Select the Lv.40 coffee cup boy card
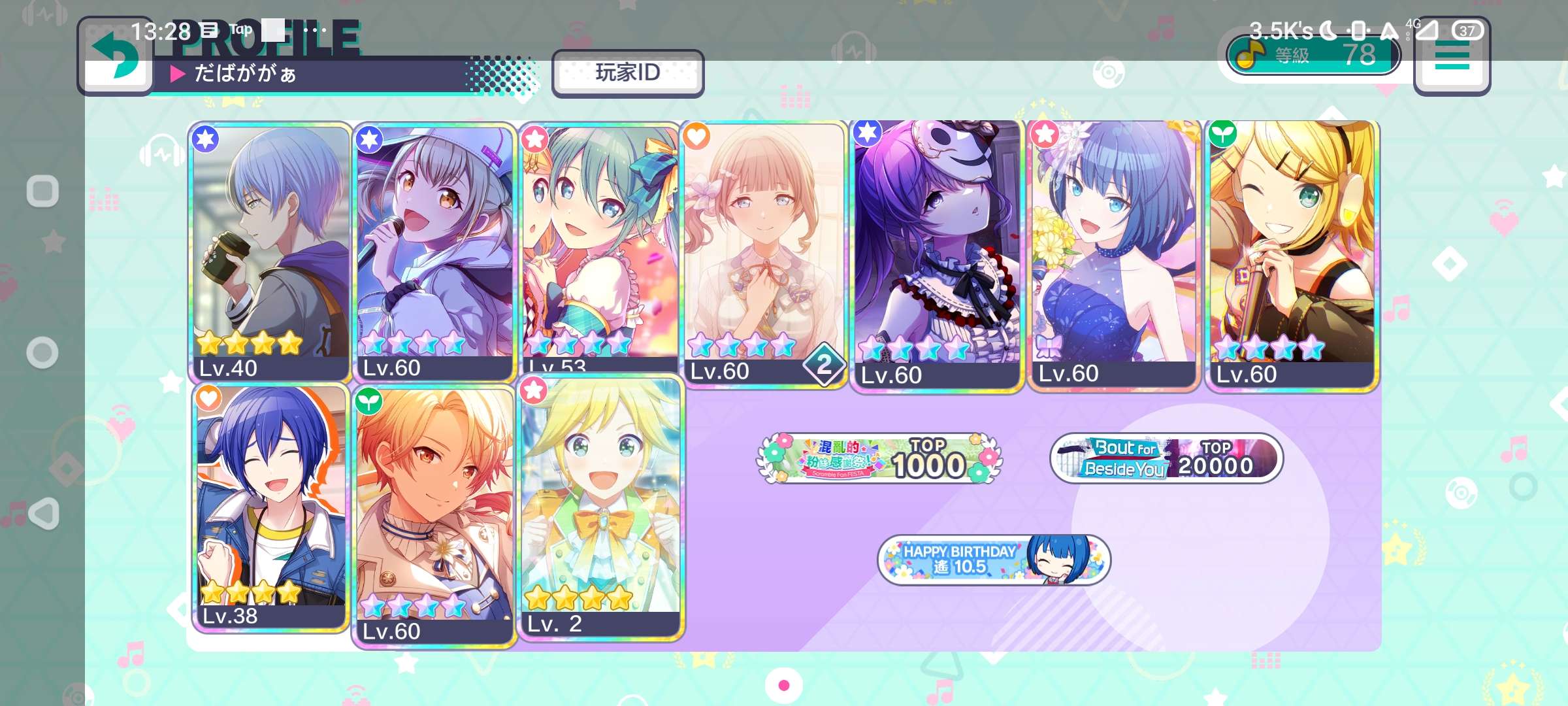Viewport: 1568px width, 706px height. click(270, 252)
